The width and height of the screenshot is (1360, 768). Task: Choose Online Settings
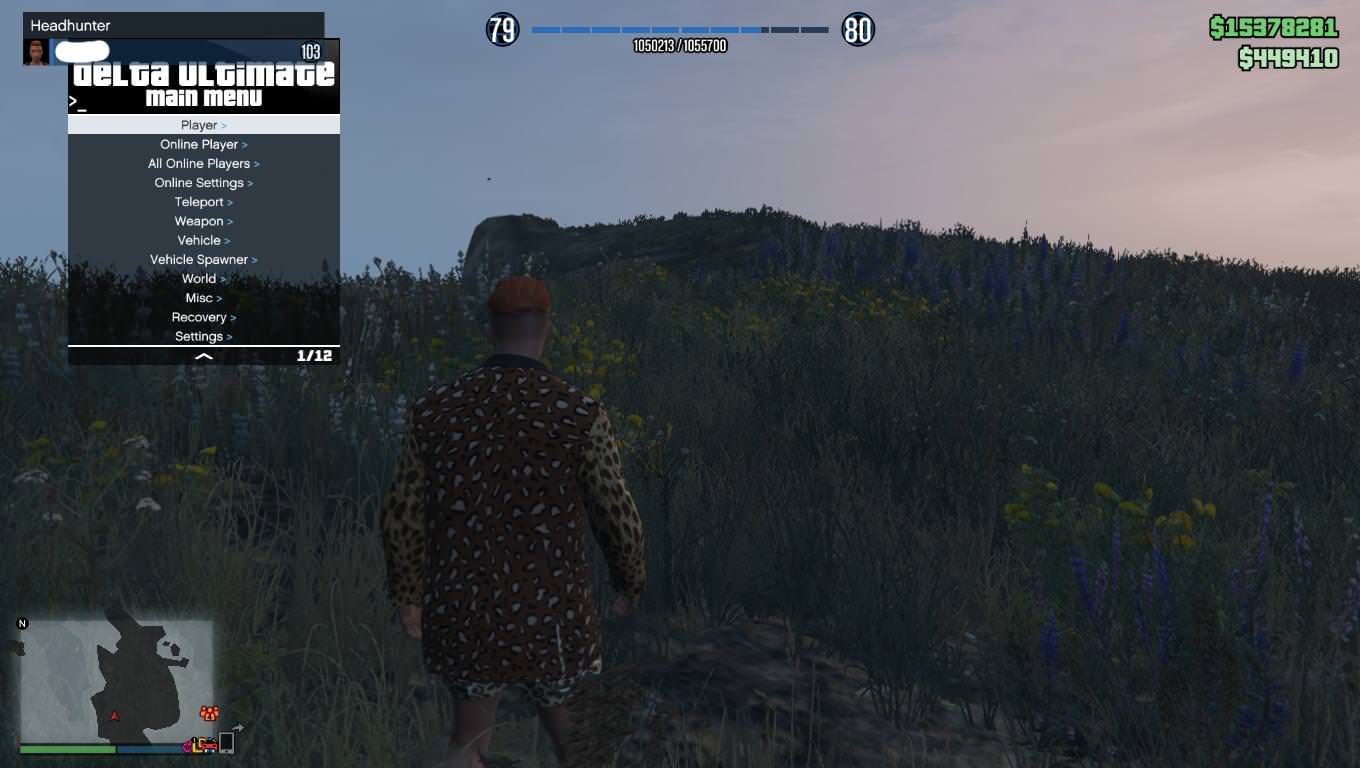(203, 183)
